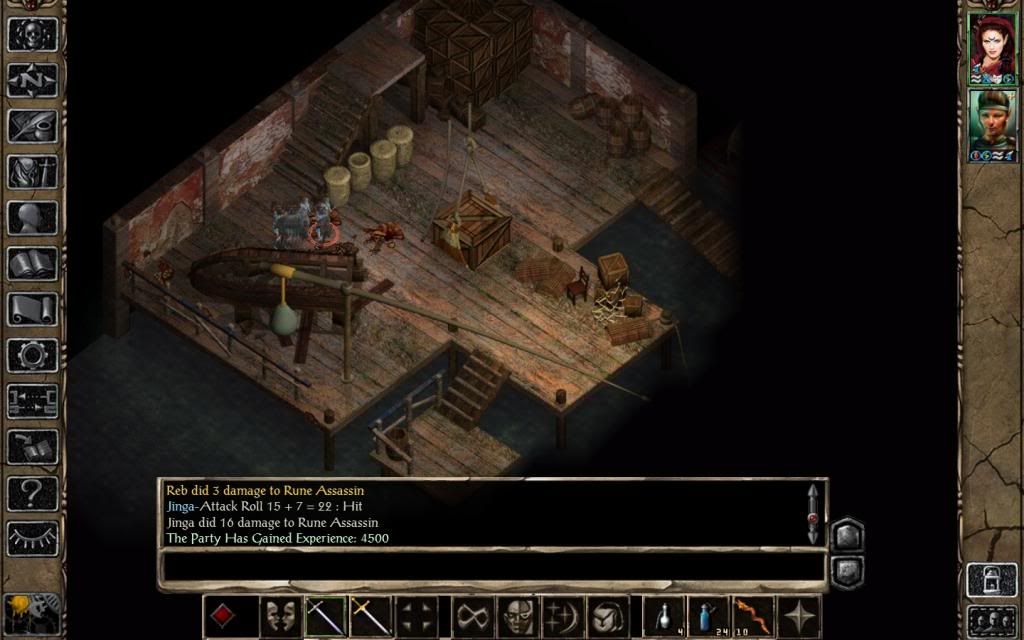Click the question mark help button
Screen dimensions: 1024x640
[x=32, y=492]
